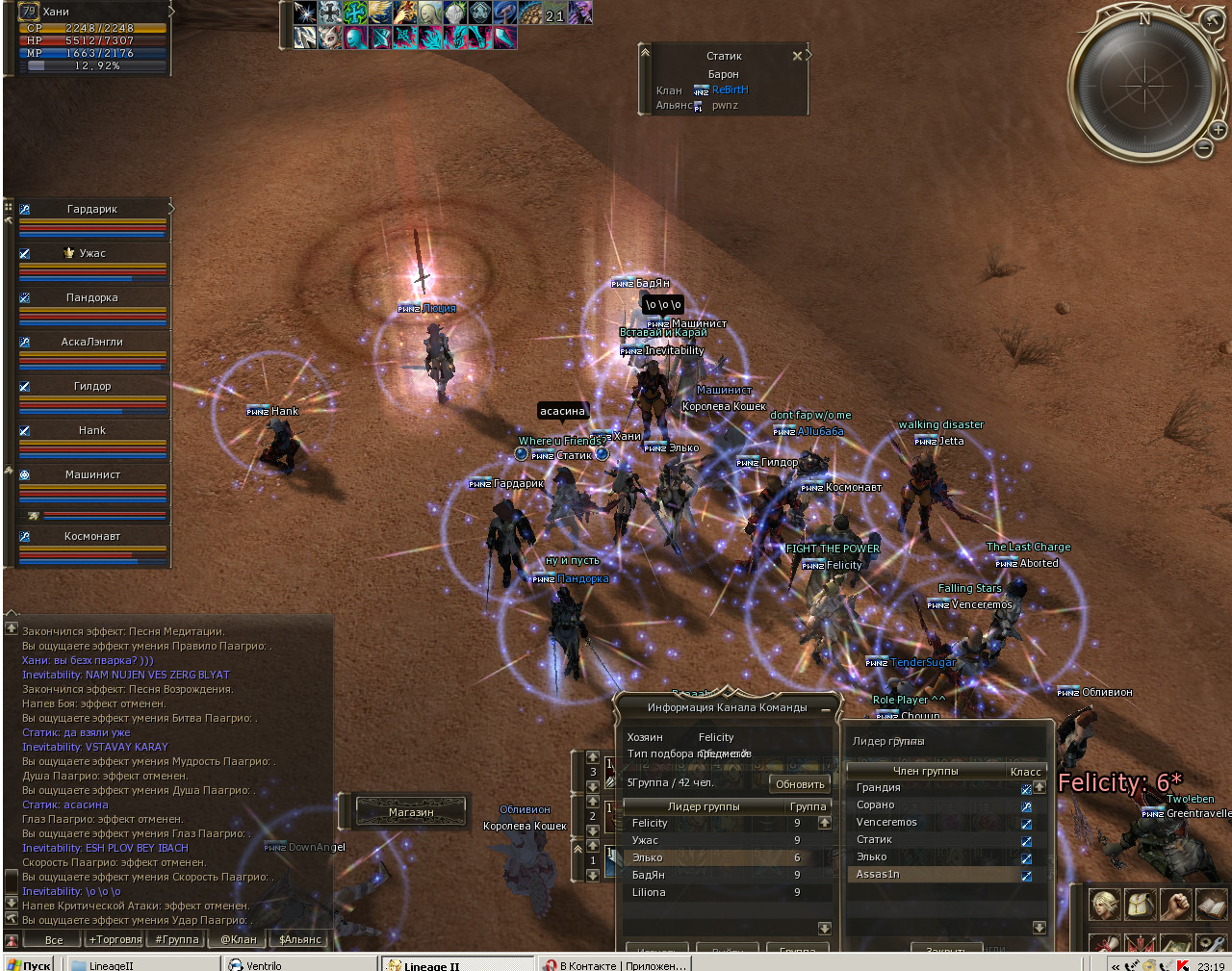1232x971 pixels.
Task: Select the Все chat tab
Action: 54,940
